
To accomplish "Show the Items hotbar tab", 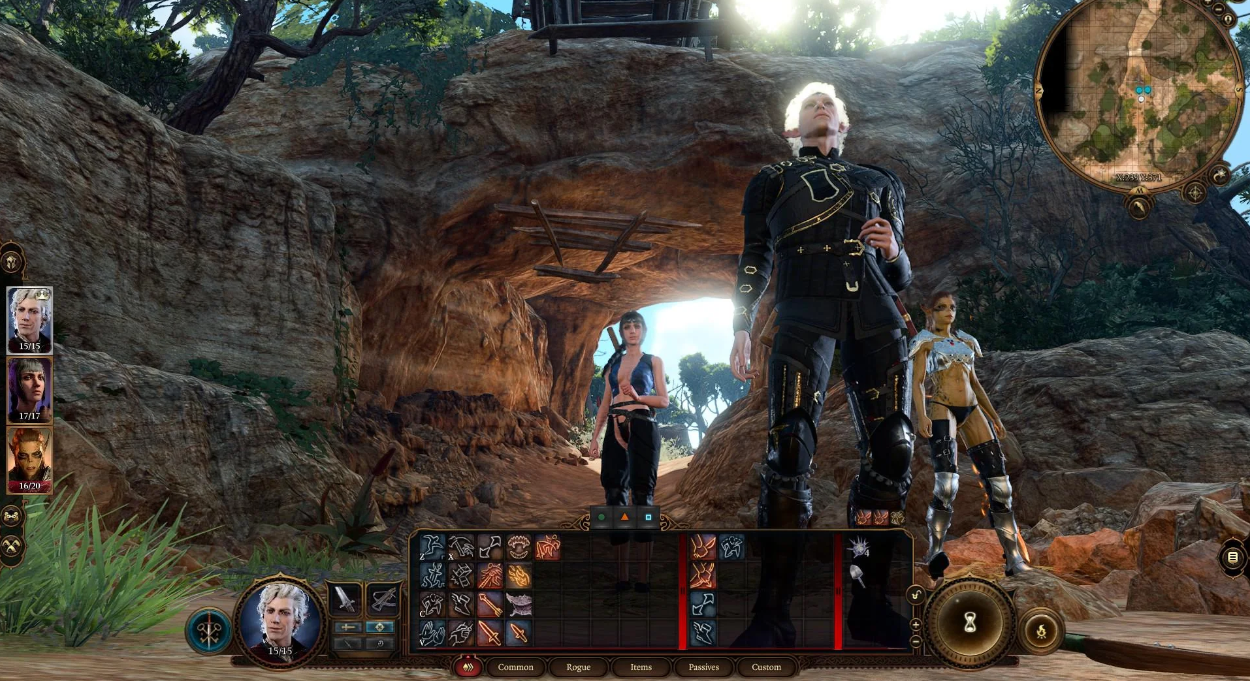I will (x=641, y=667).
